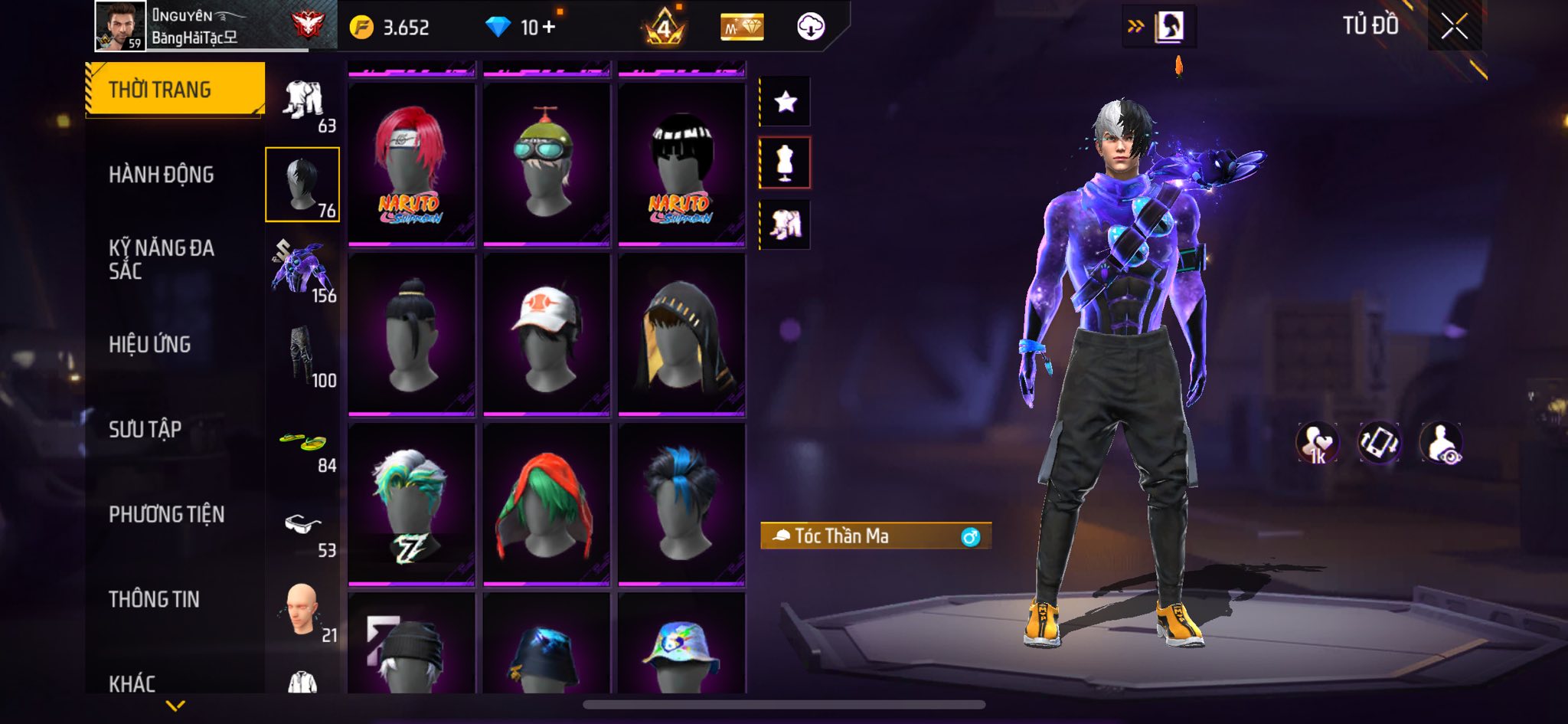This screenshot has height=724, width=1568.
Task: Select the black and gold hood
Action: [681, 335]
